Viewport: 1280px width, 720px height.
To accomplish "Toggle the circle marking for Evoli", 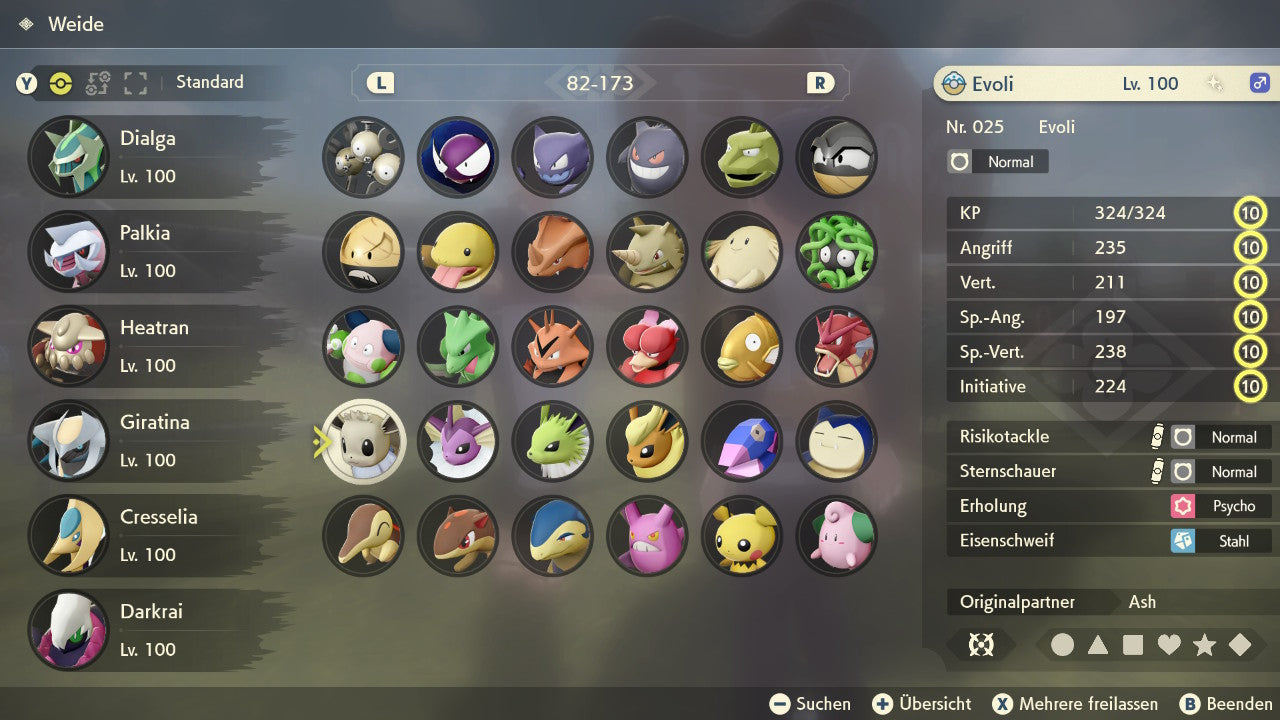I will [x=1062, y=645].
